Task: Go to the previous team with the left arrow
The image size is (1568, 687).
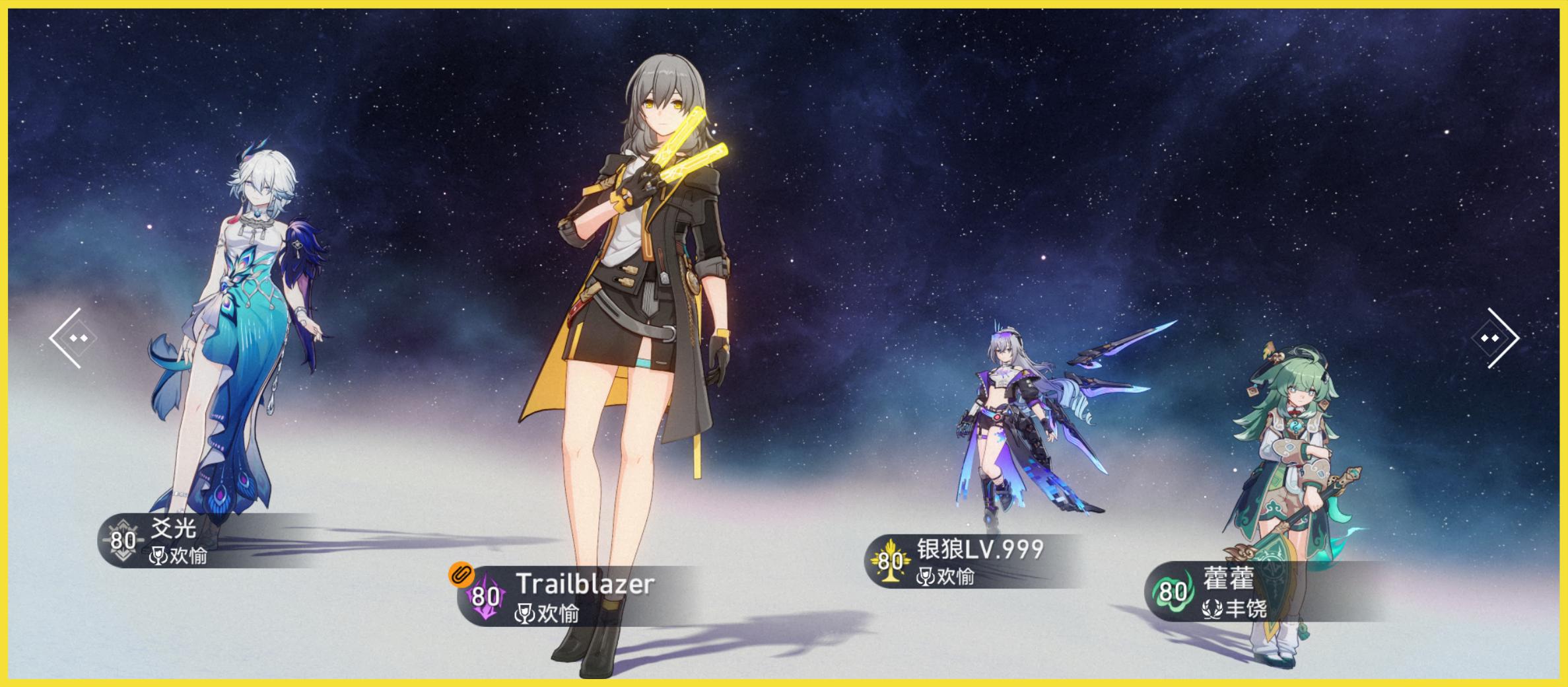Action: pos(71,338)
